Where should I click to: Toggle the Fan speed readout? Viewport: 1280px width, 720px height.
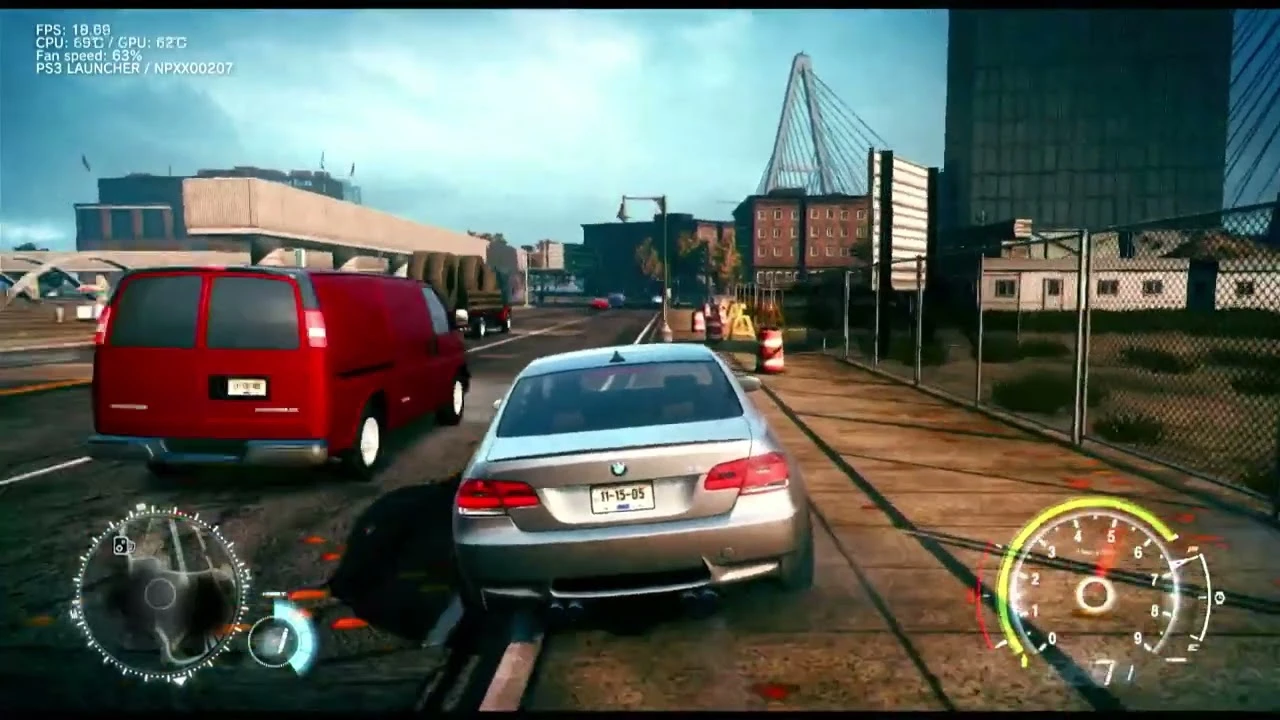tap(79, 55)
